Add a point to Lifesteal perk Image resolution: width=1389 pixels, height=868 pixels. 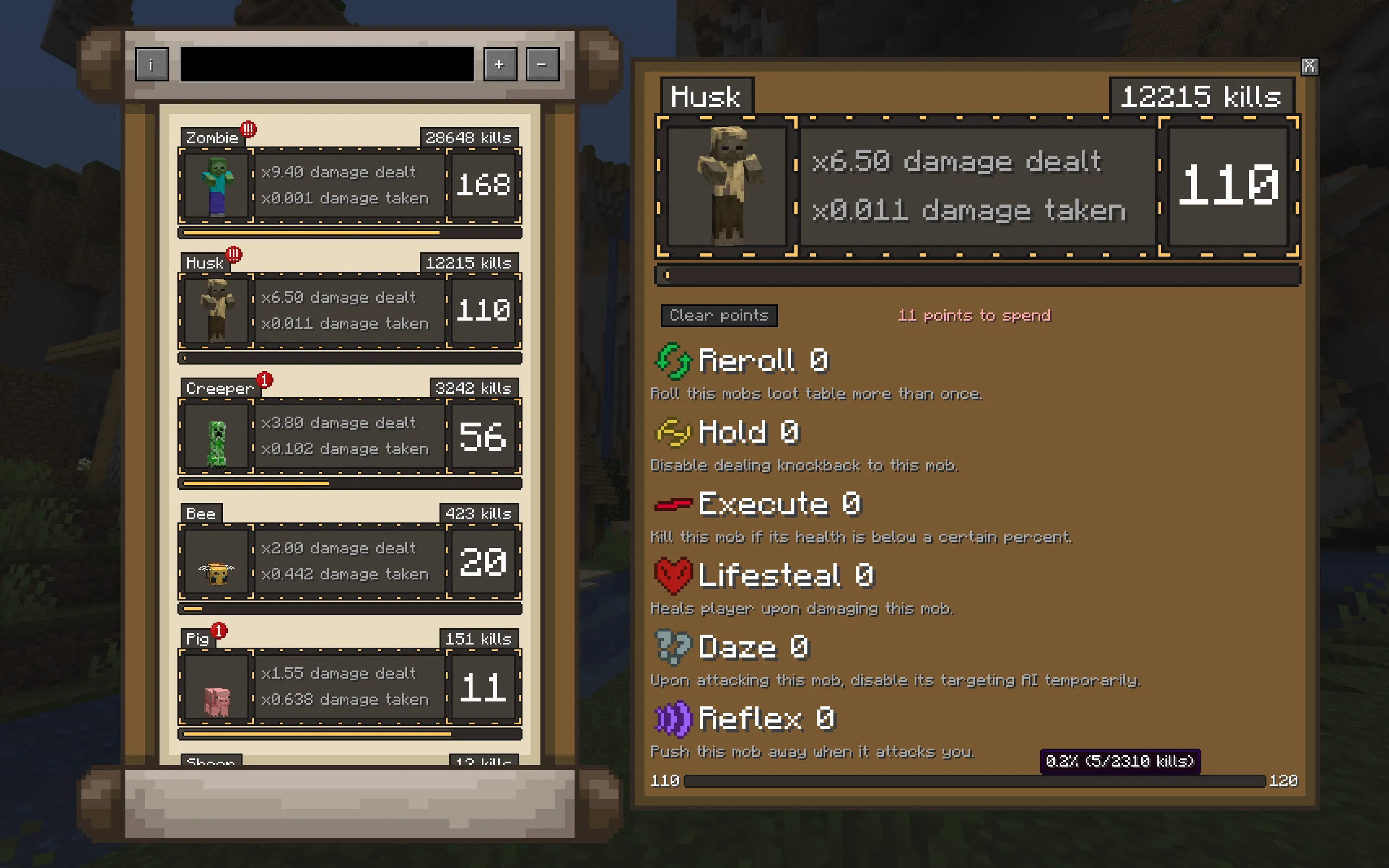click(673, 575)
